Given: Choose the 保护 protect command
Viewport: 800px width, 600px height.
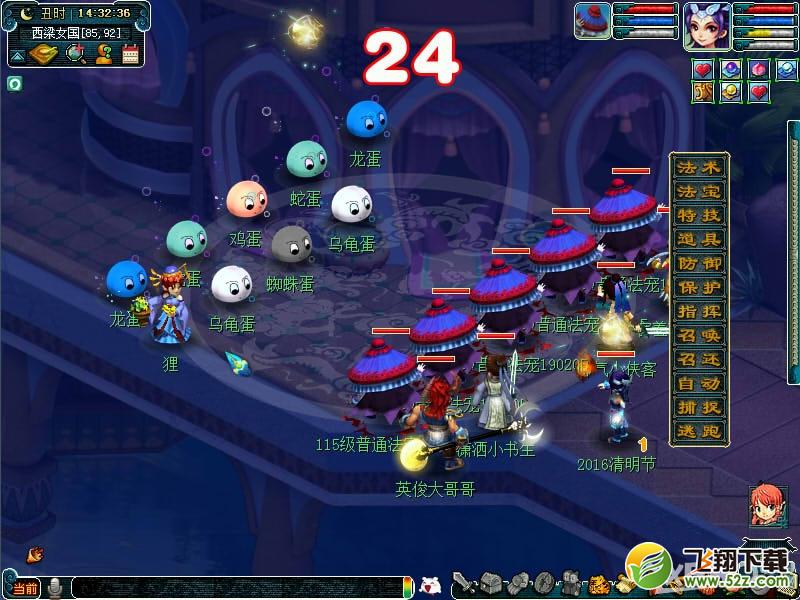Looking at the screenshot, I should (x=698, y=287).
